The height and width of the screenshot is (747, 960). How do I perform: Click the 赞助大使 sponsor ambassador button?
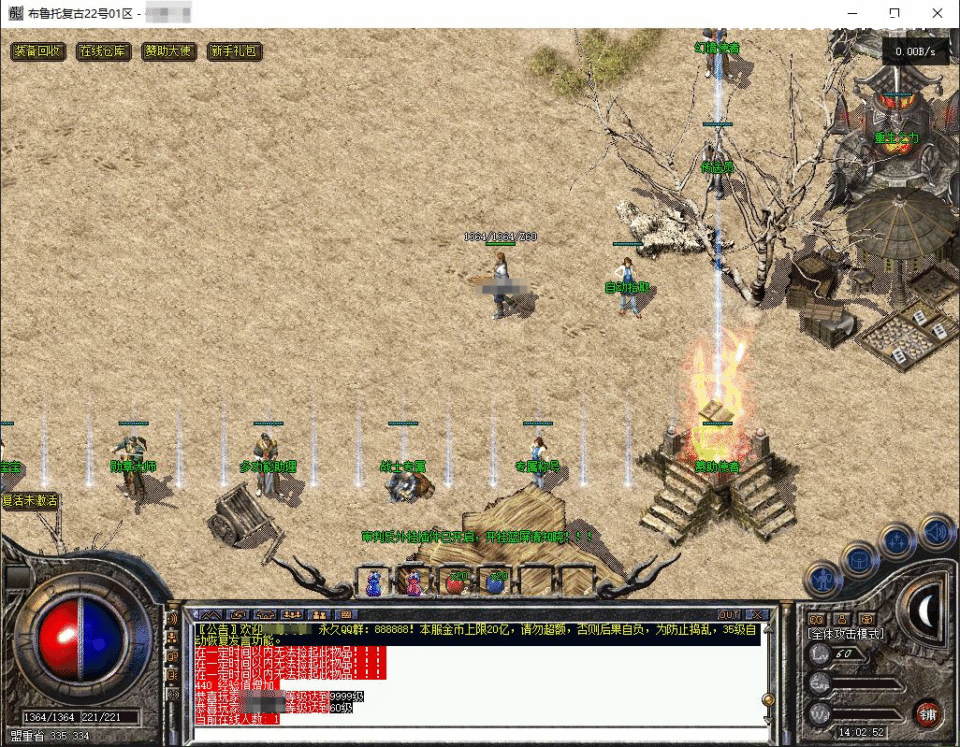click(169, 51)
